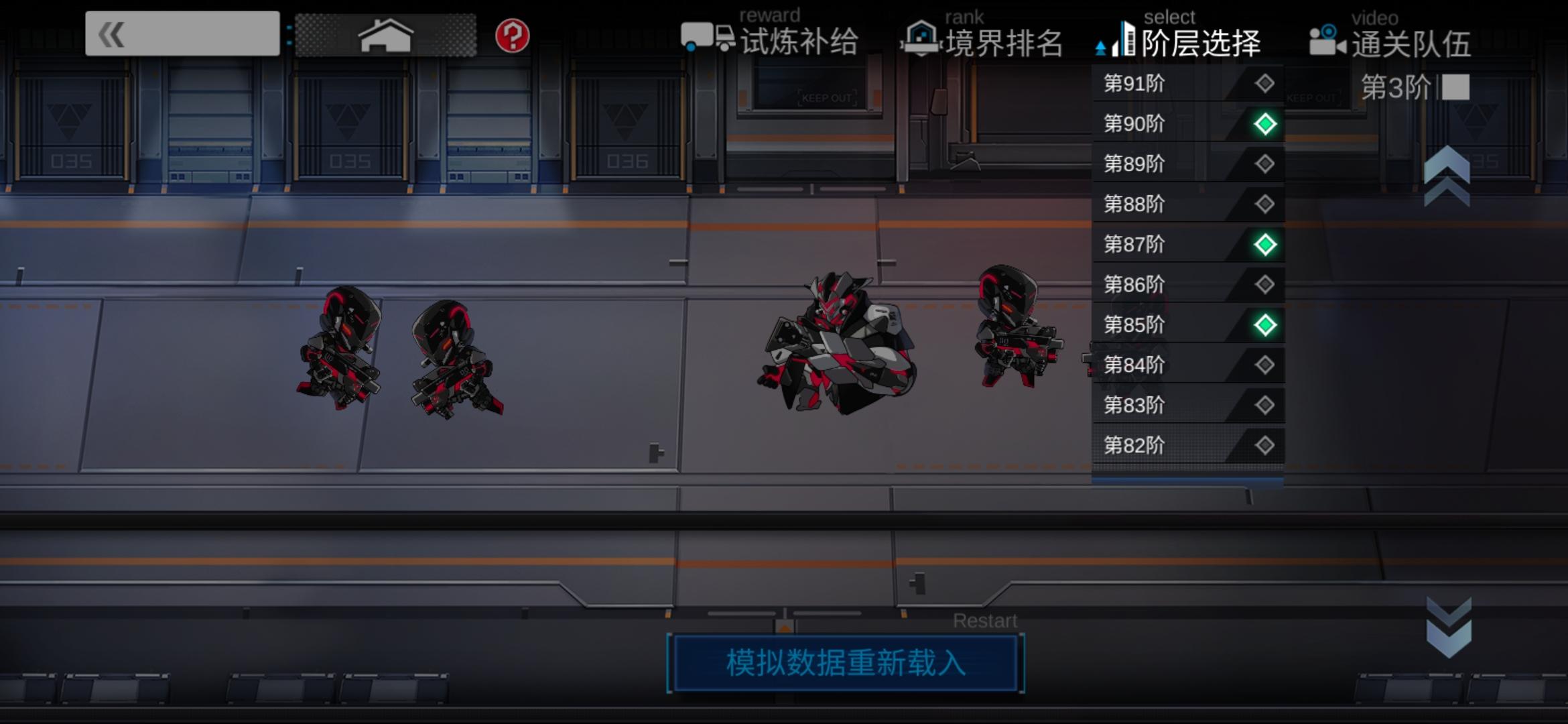The height and width of the screenshot is (724, 1568).
Task: Toggle the green diamond on 第85阶
Action: click(1264, 324)
